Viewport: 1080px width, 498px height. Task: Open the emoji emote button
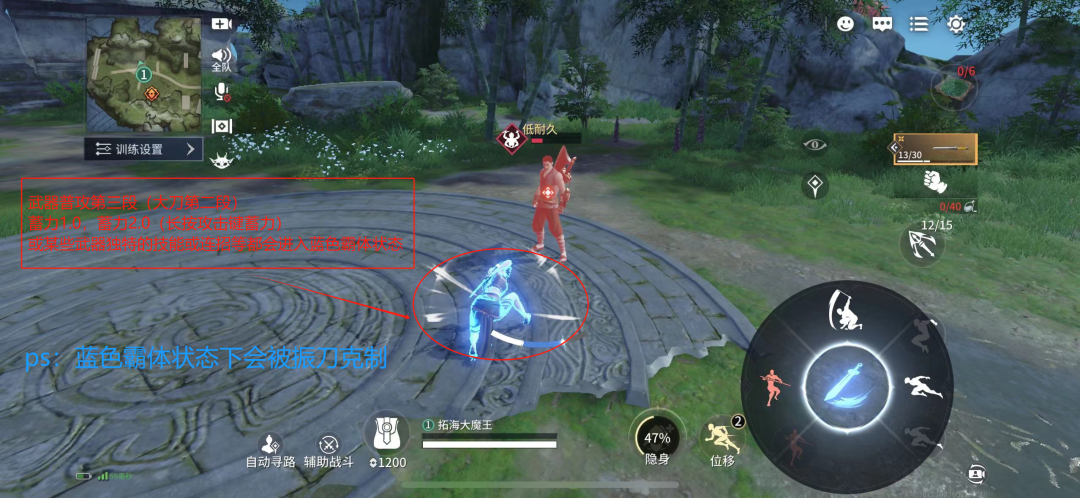click(845, 24)
